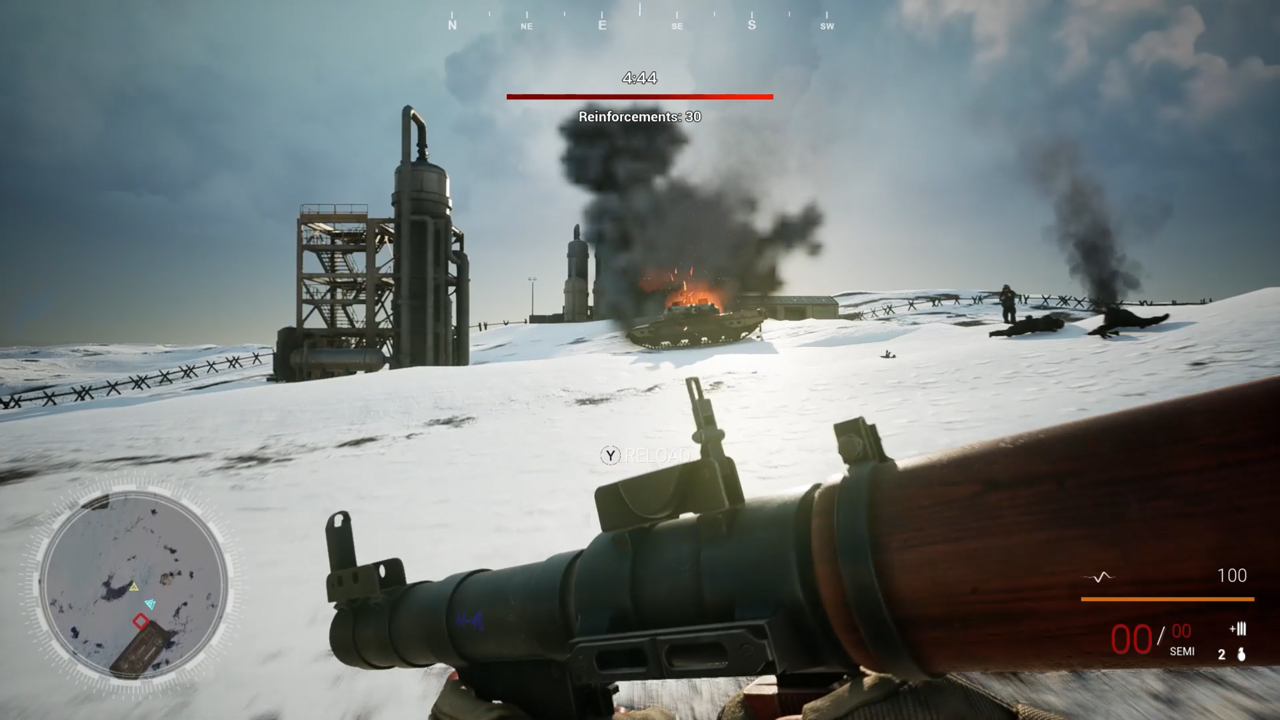
Task: Toggle the SEMI fire mode indicator
Action: (1182, 651)
